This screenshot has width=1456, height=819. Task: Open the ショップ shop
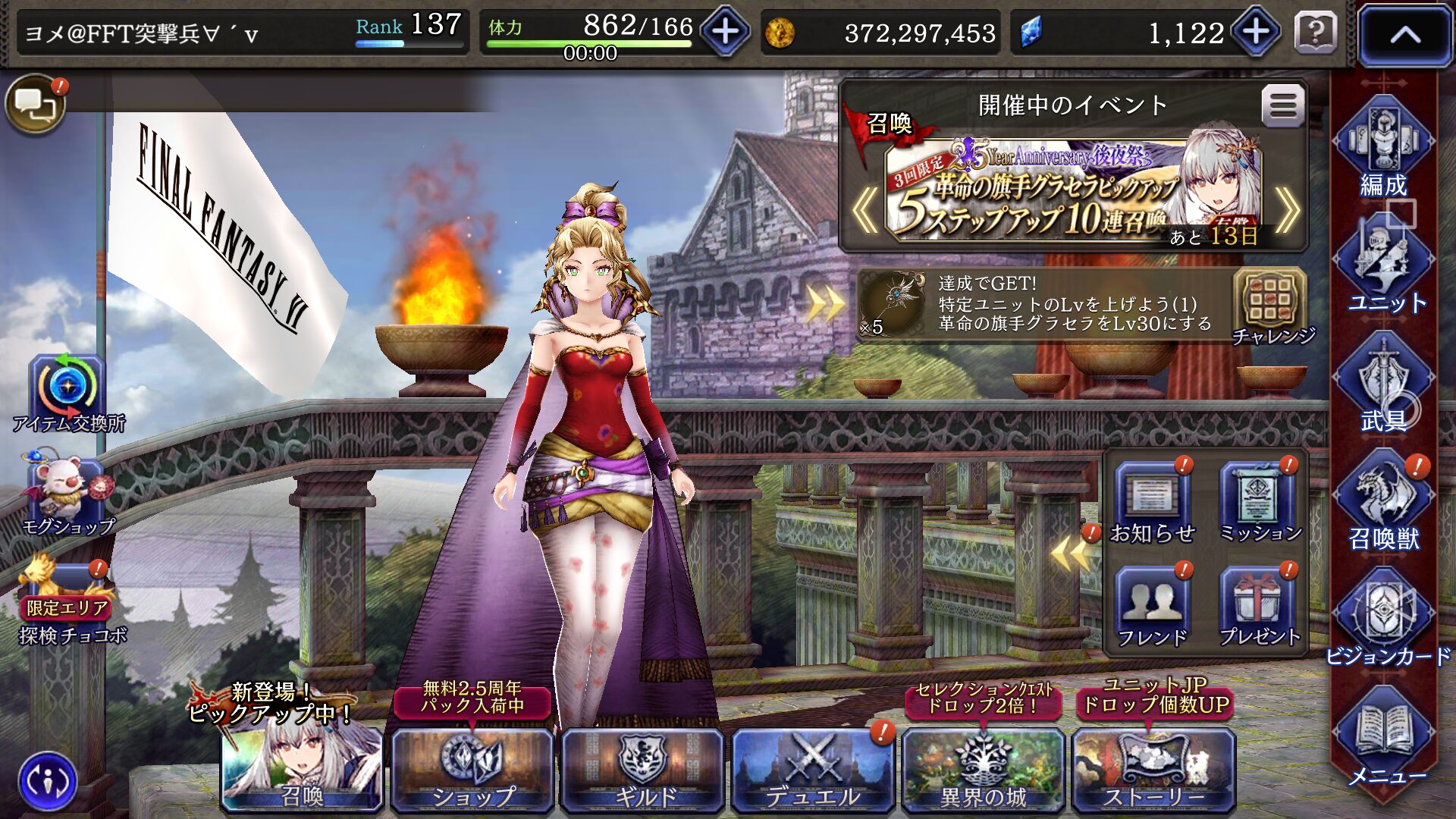click(472, 770)
